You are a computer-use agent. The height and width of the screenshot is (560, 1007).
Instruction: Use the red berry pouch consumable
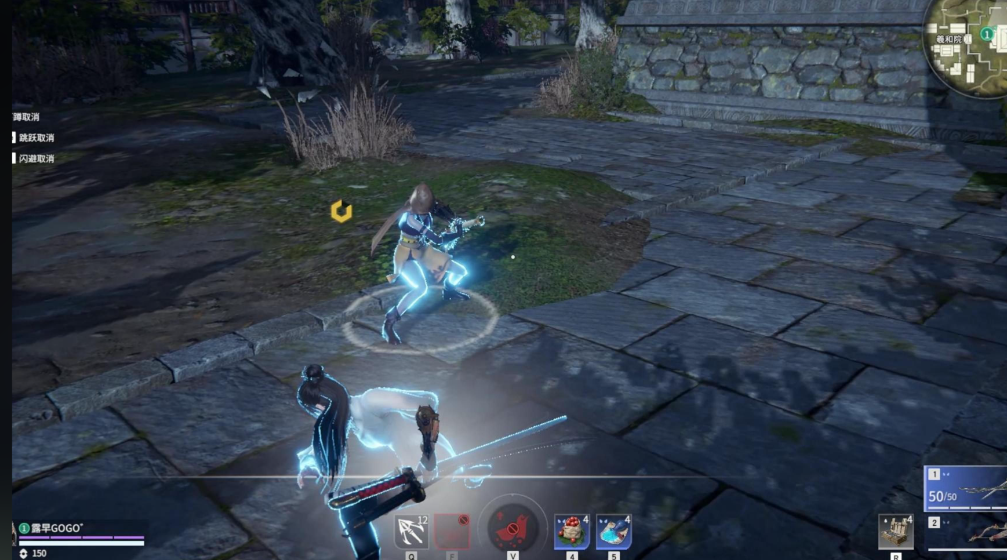tap(571, 531)
